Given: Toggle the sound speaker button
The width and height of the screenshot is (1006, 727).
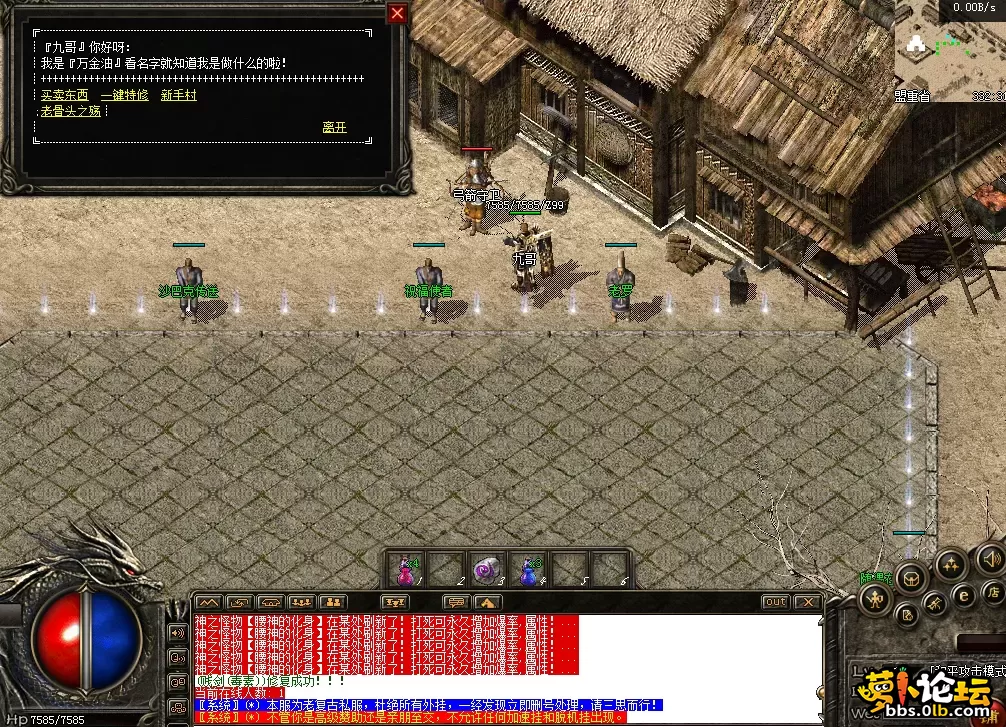Looking at the screenshot, I should (989, 557).
